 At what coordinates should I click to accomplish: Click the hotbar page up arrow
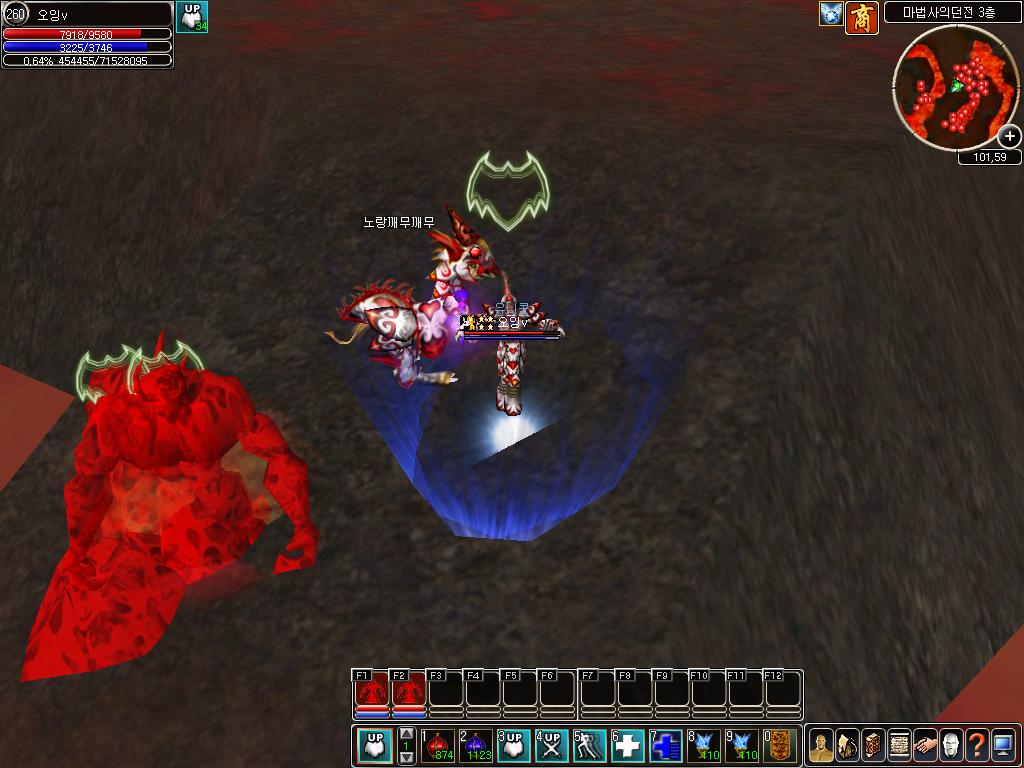[407, 735]
